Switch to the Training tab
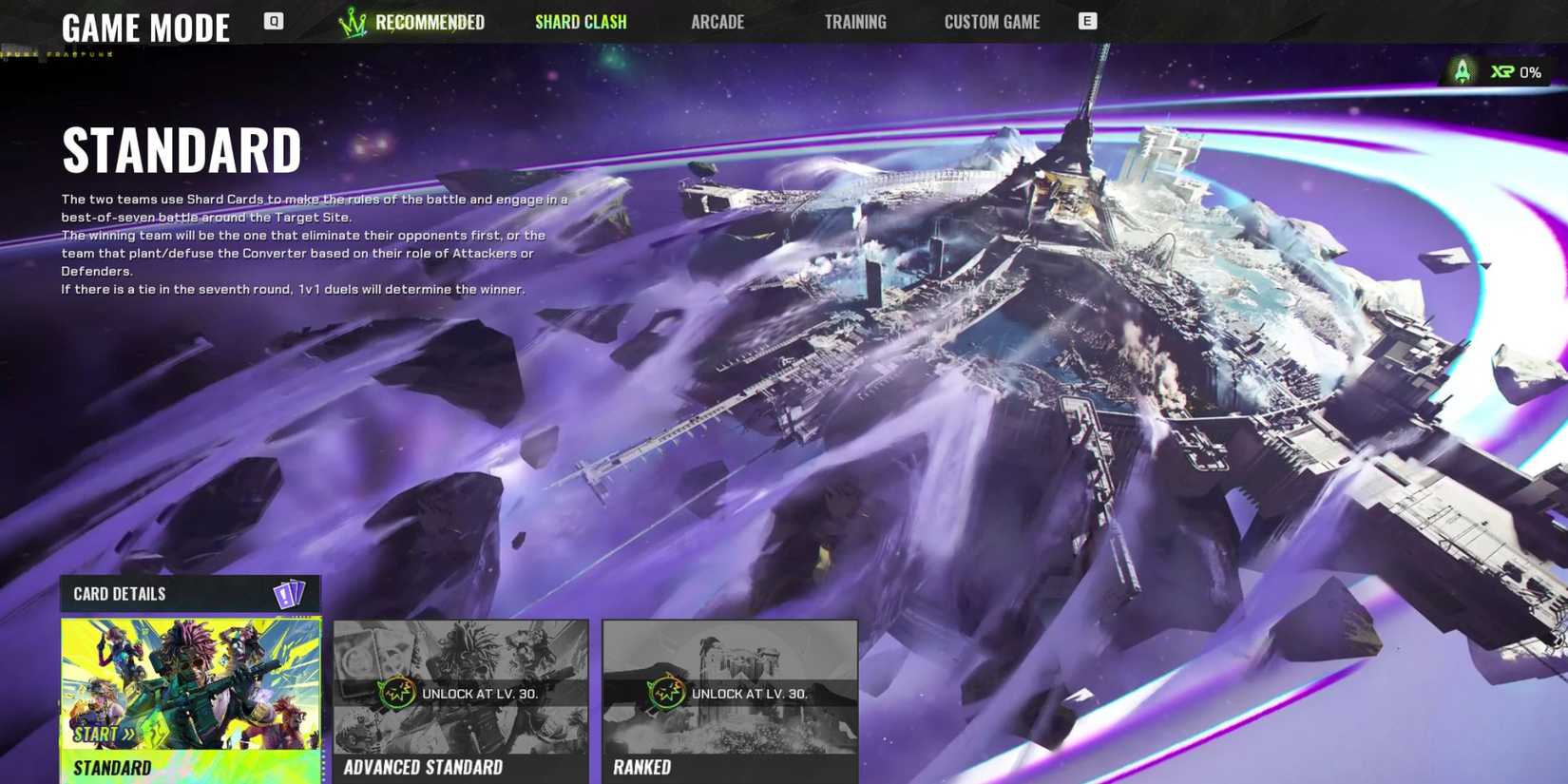The width and height of the screenshot is (1568, 784). coord(855,21)
